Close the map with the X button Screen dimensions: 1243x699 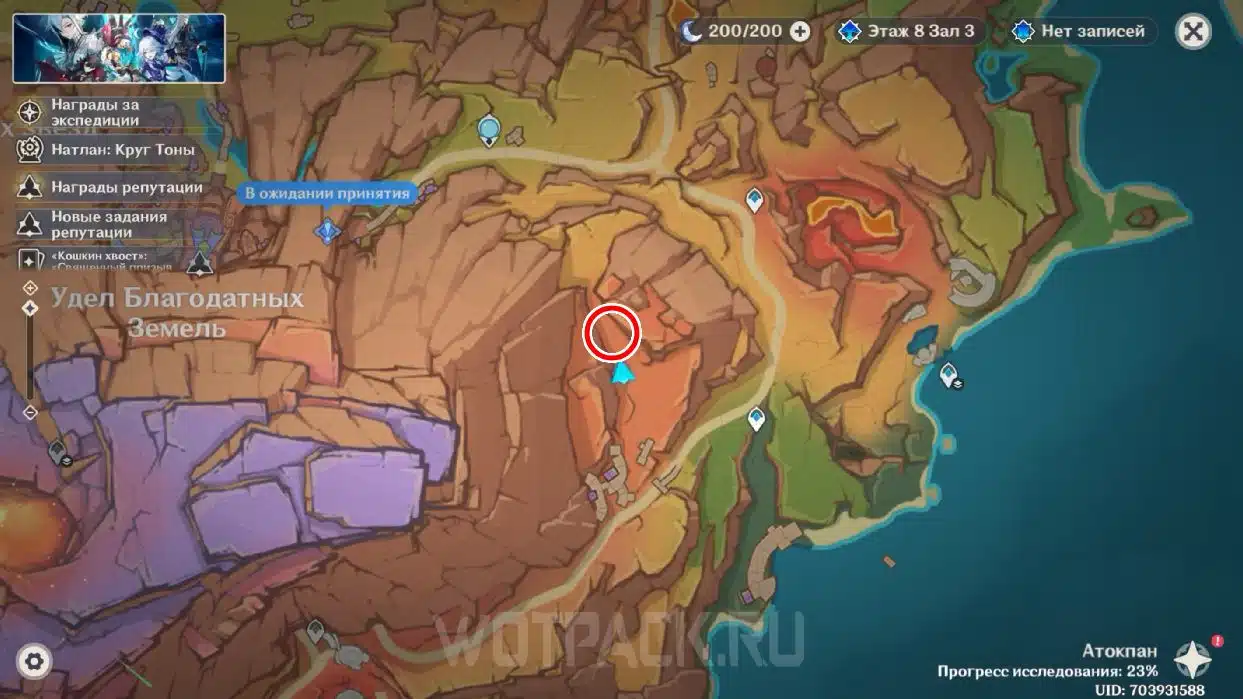pyautogui.click(x=1192, y=31)
